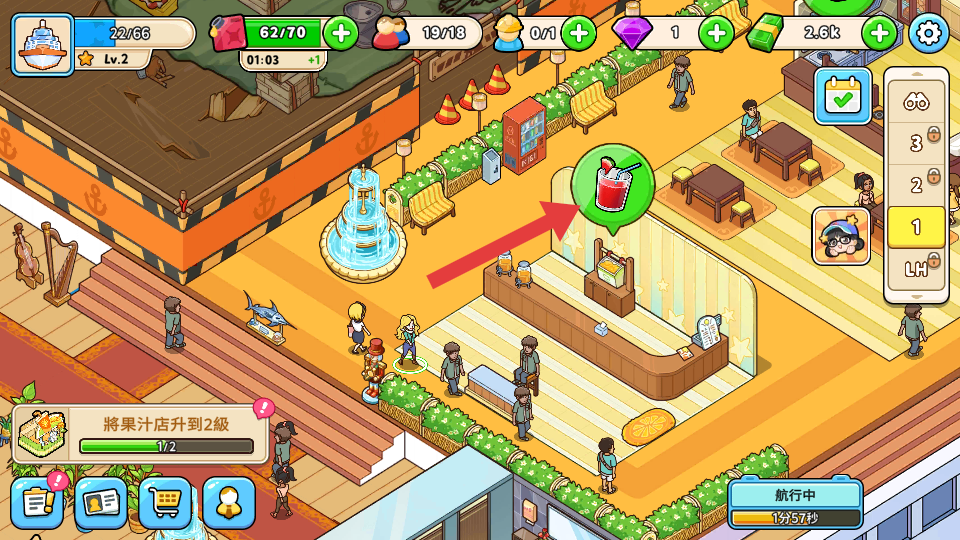
Task: Tap the plus next to the 0/1 staff counter
Action: click(578, 33)
